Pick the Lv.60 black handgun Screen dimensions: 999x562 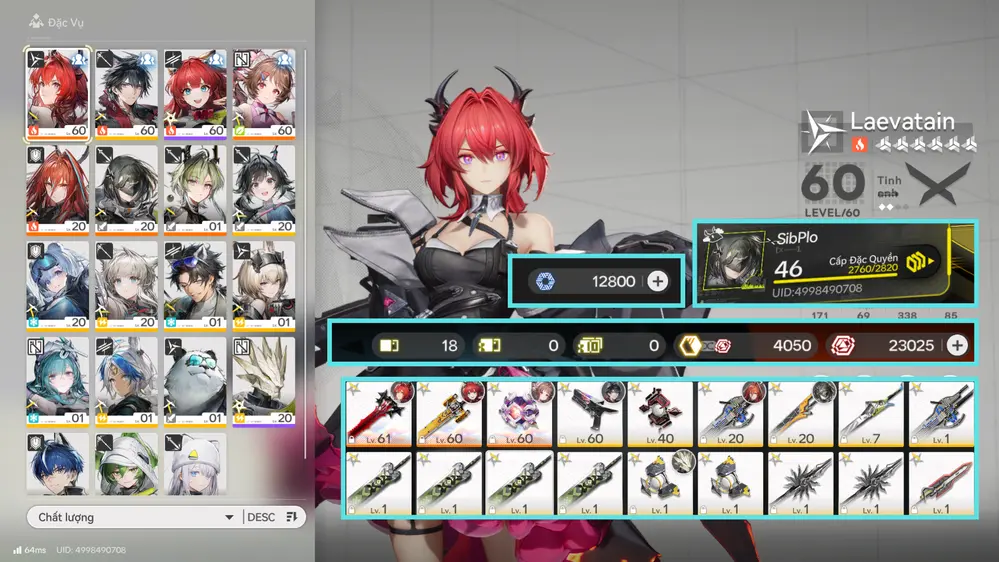[591, 413]
